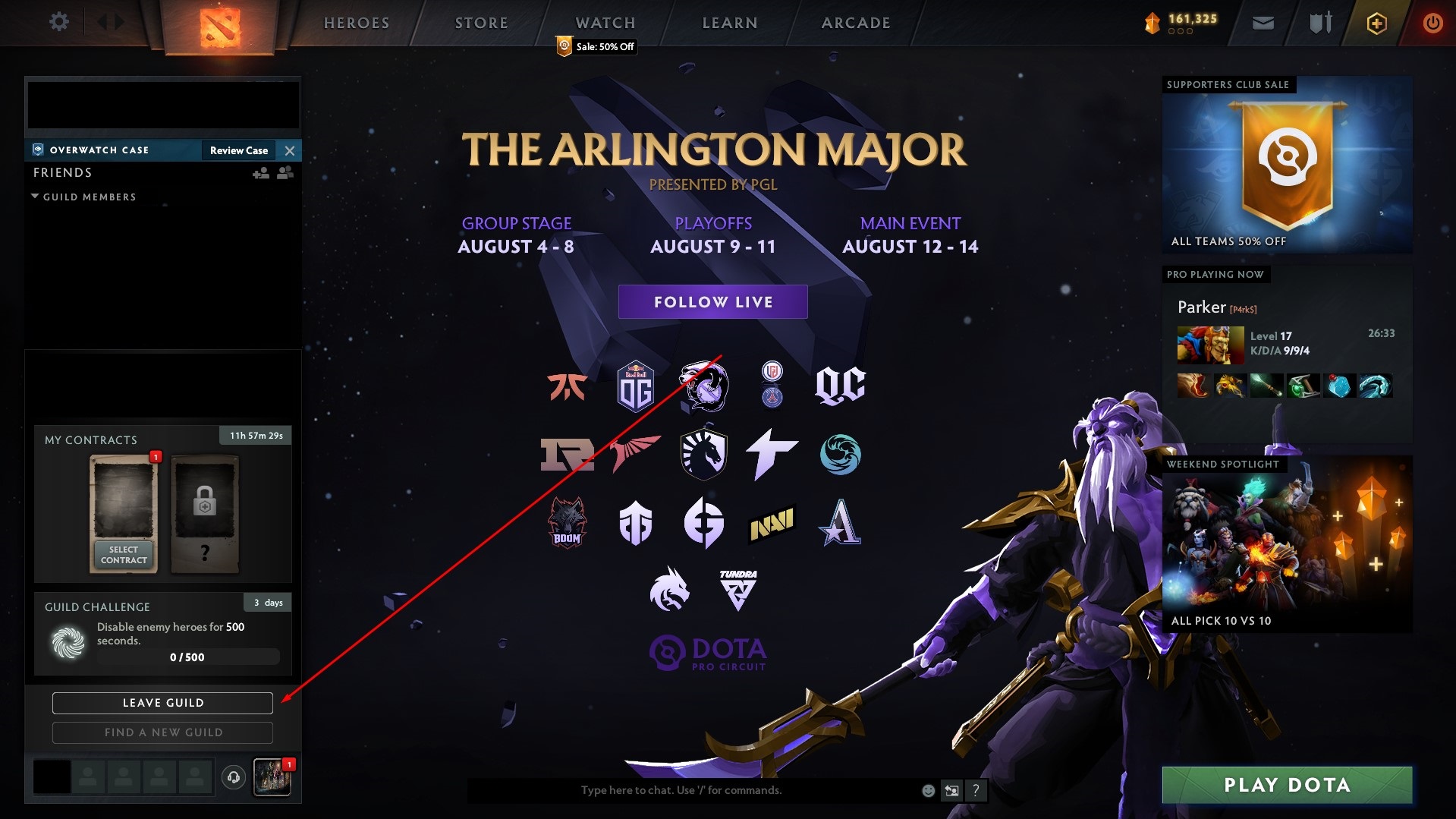
Task: Dismiss the Overwatch case banner
Action: point(290,150)
